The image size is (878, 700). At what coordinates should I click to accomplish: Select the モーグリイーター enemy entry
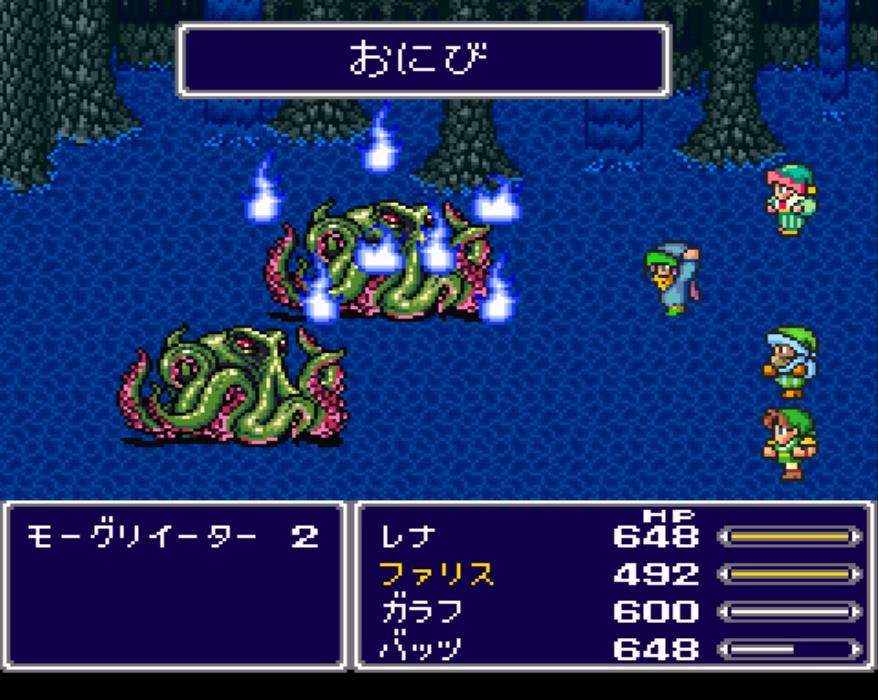[x=146, y=537]
